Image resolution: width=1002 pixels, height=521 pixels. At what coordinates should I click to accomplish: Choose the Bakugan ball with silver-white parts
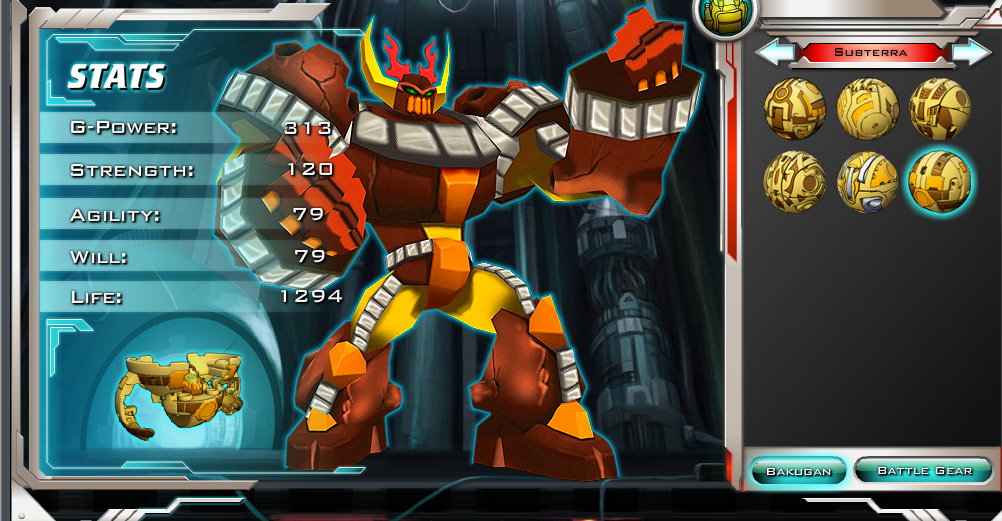click(x=867, y=182)
